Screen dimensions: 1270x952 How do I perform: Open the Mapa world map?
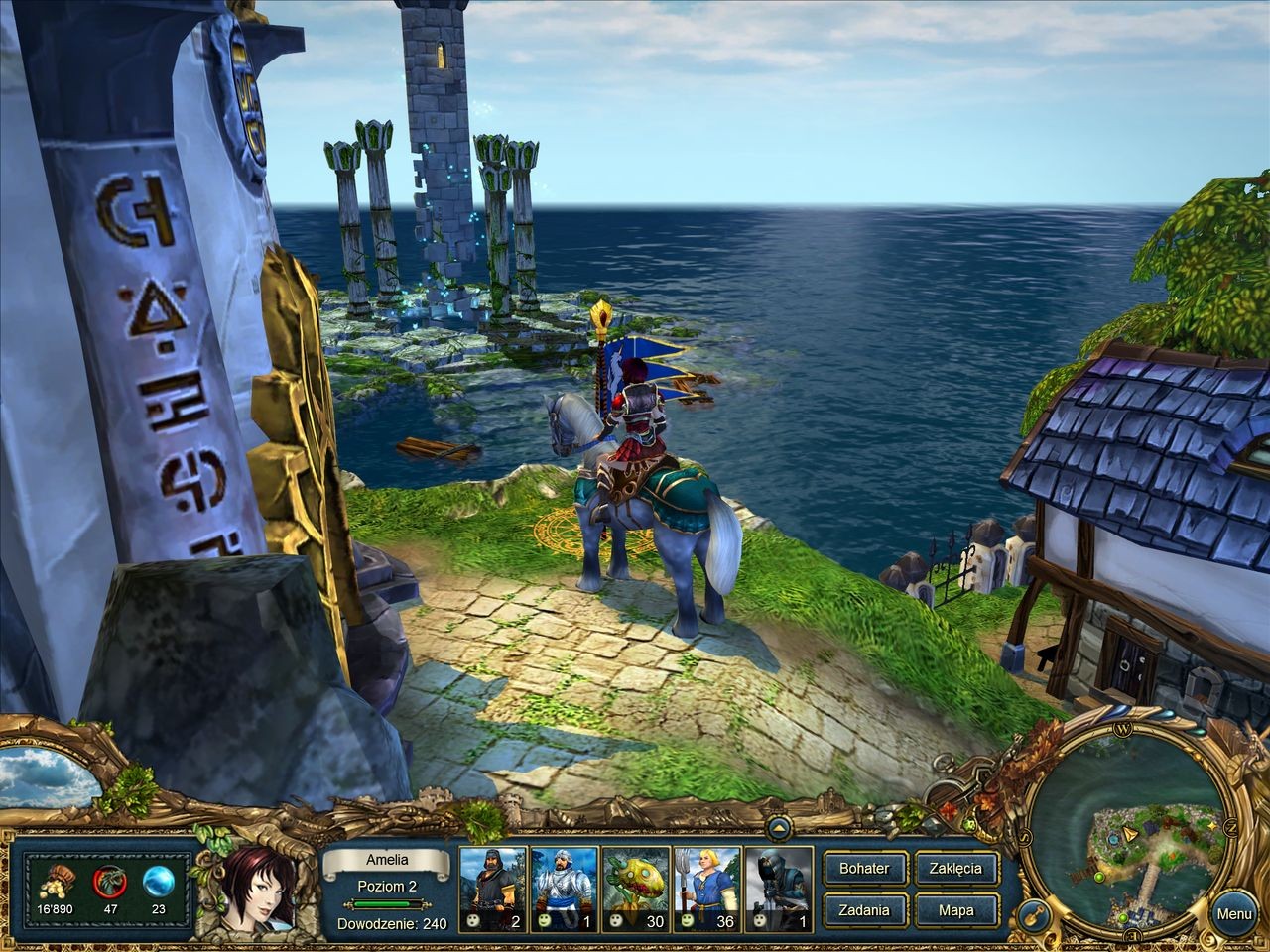pyautogui.click(x=955, y=910)
